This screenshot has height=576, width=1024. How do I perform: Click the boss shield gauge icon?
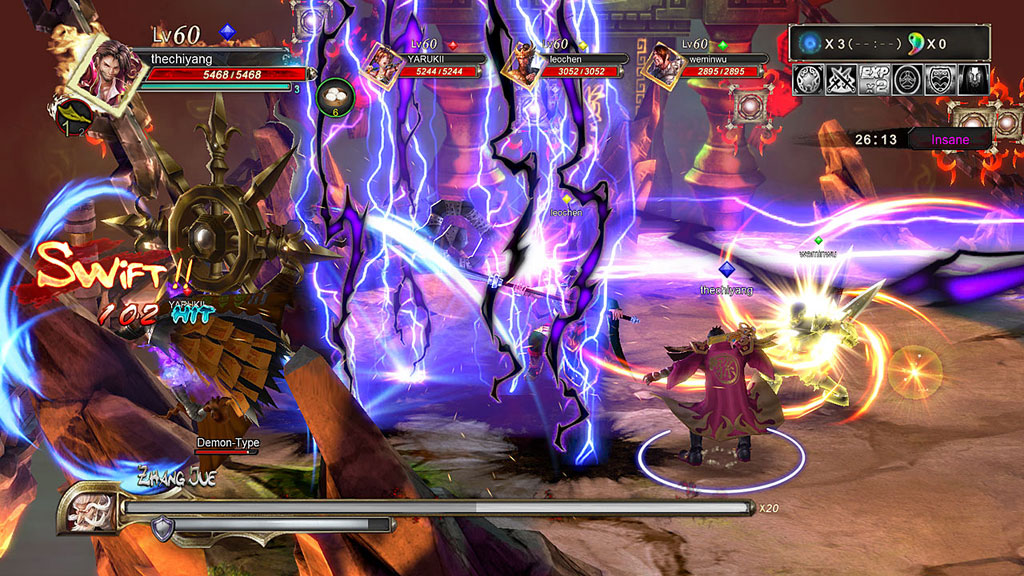tap(163, 526)
